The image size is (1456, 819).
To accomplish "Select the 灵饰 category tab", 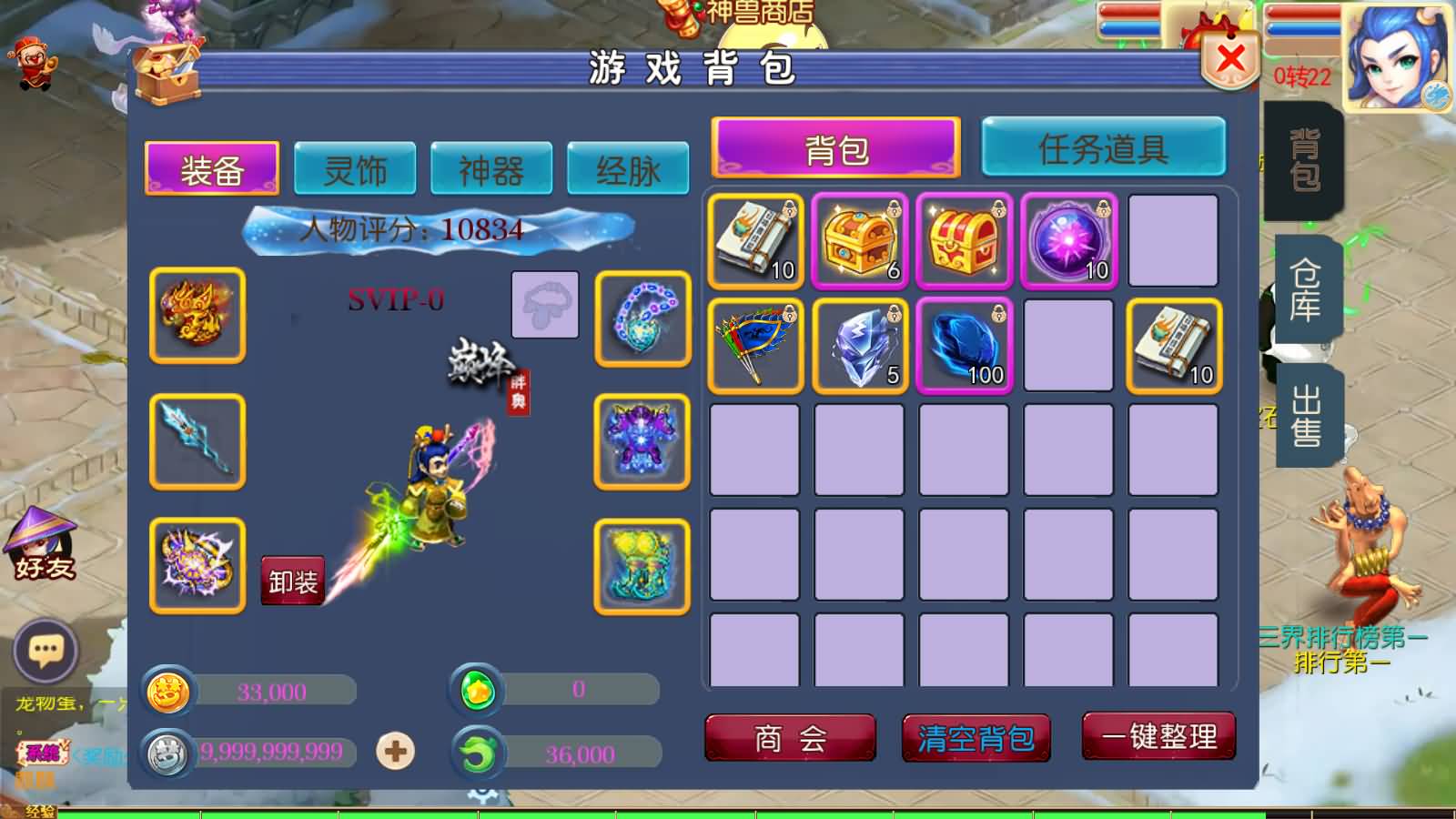I will click(354, 167).
